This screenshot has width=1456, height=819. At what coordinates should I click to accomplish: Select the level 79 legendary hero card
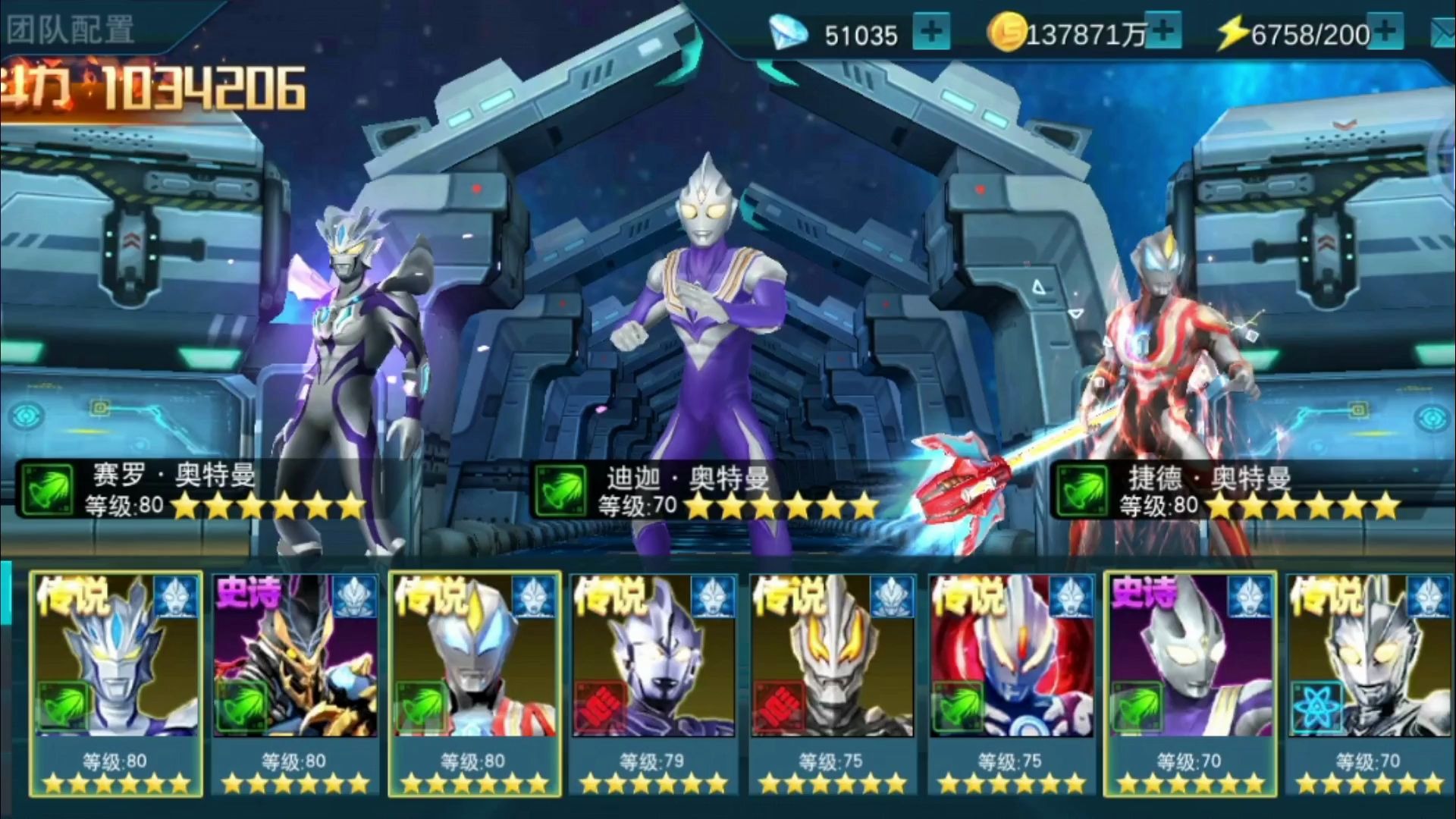point(653,682)
